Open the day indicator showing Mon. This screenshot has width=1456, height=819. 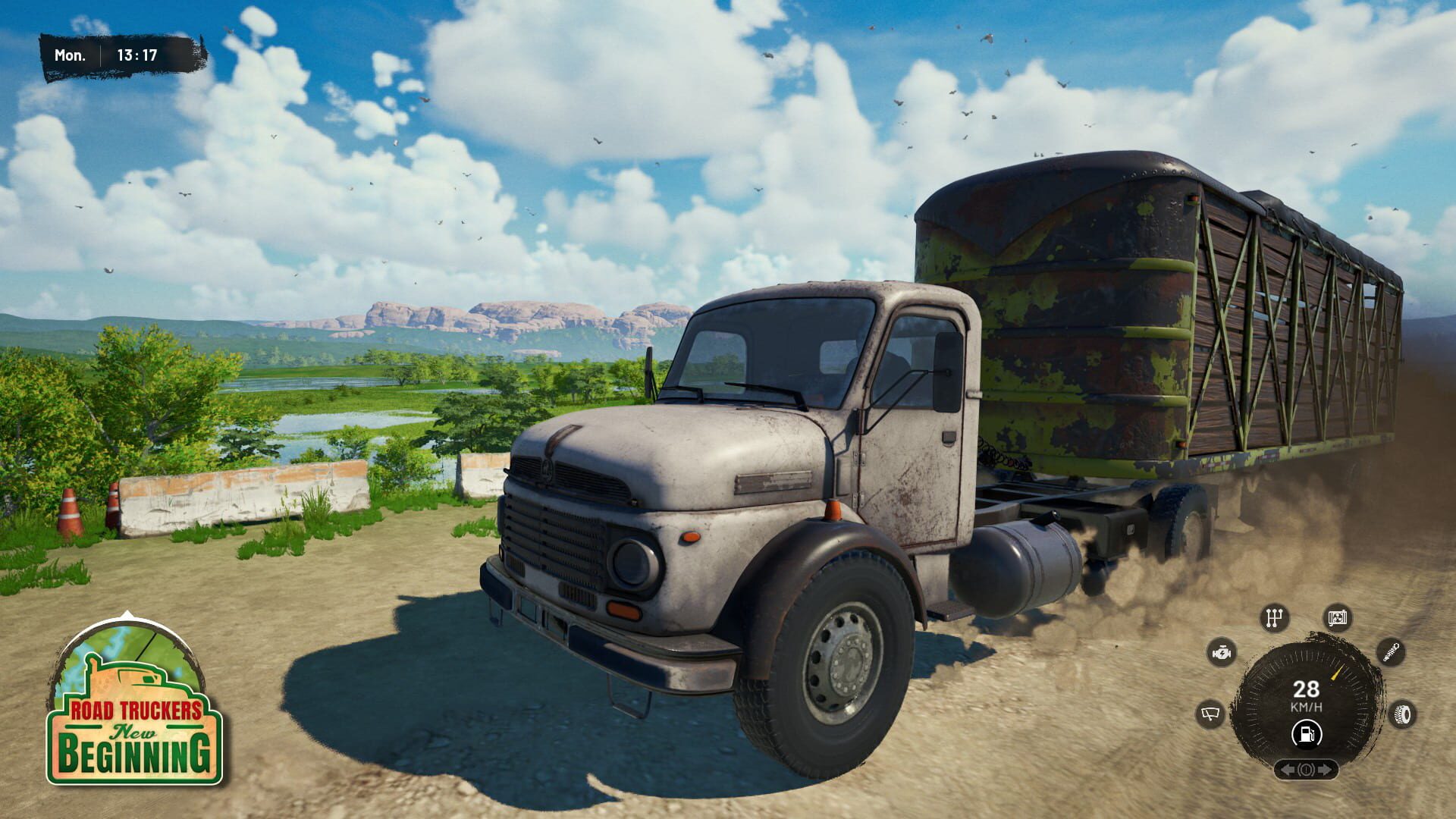coord(71,54)
